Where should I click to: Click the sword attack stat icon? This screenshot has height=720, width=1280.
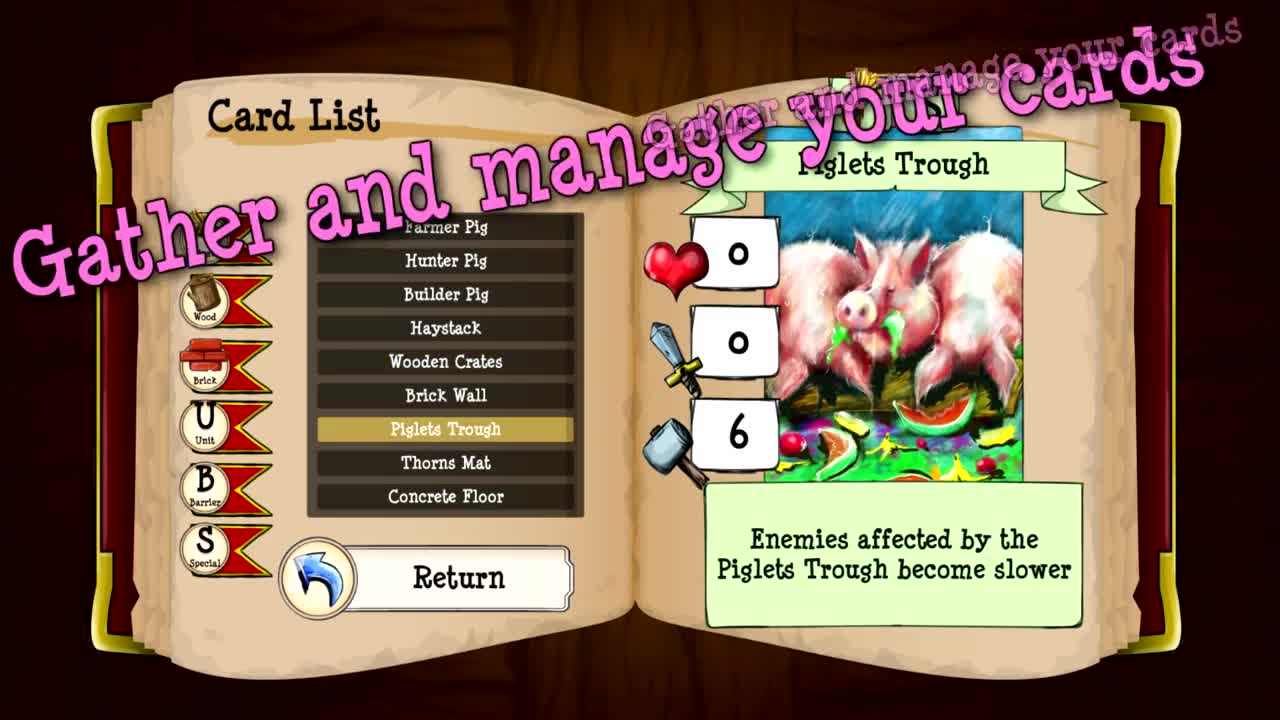[672, 353]
